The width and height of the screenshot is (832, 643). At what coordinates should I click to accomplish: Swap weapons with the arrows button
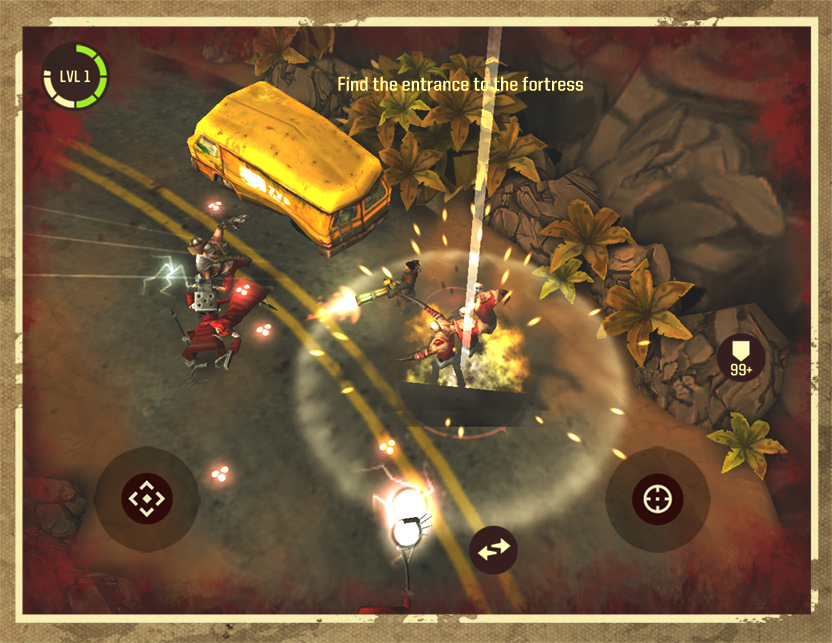click(x=494, y=549)
